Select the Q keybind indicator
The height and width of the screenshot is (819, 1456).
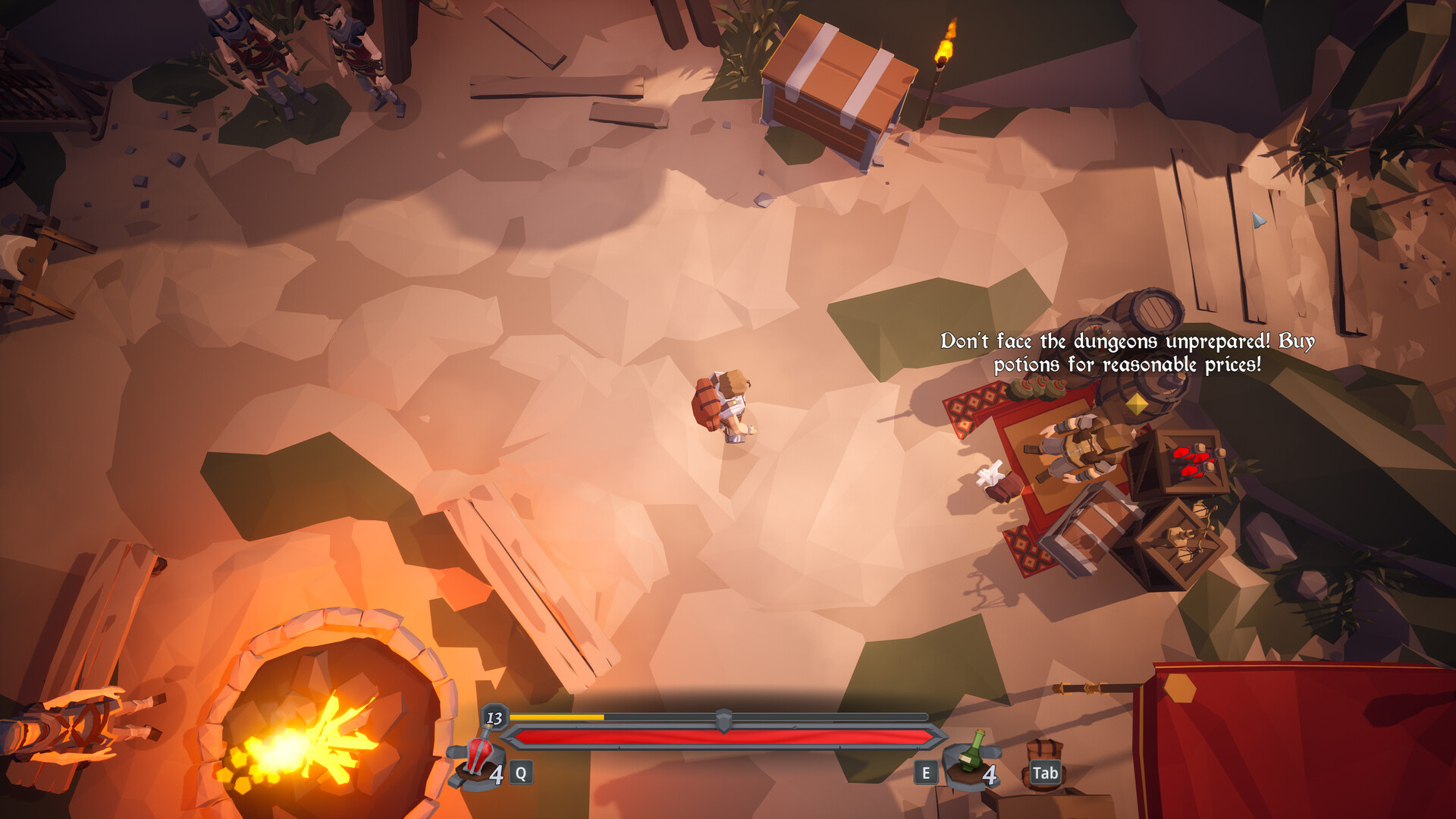[x=520, y=773]
